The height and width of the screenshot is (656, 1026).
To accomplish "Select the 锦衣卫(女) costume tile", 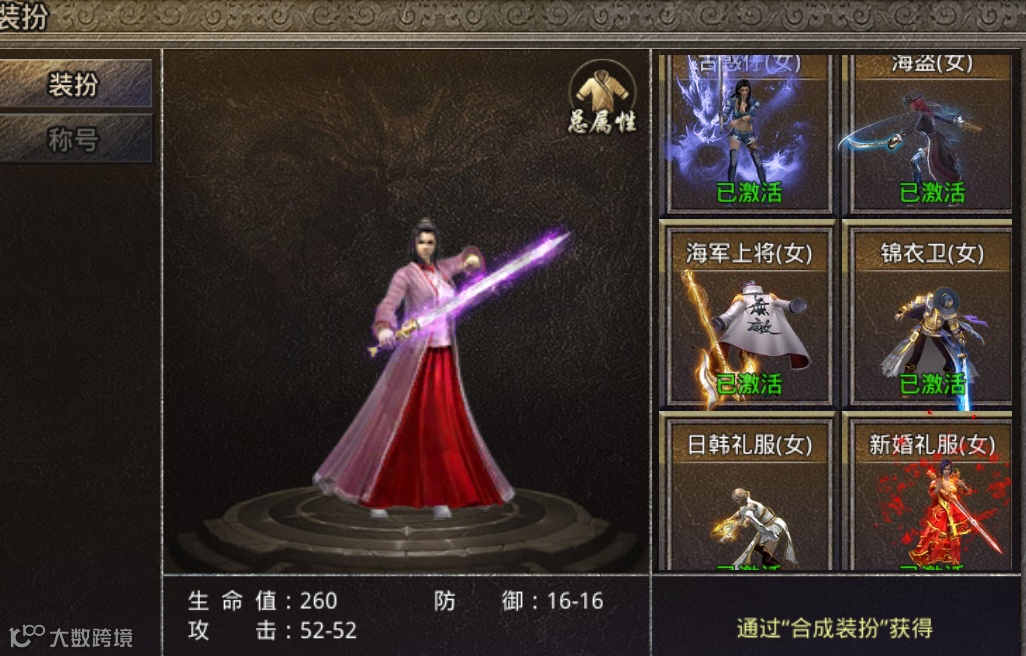I will 930,315.
